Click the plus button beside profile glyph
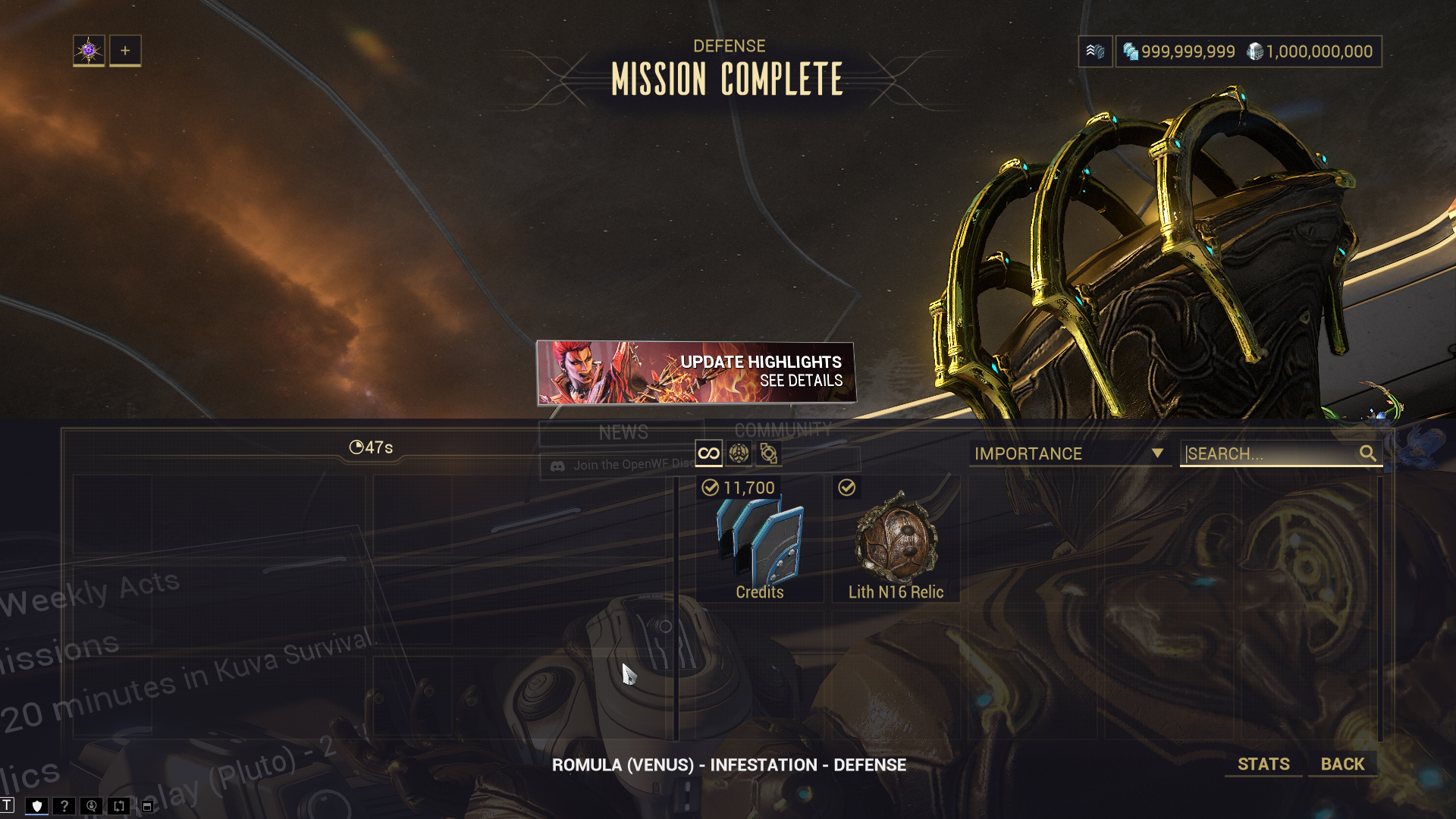The width and height of the screenshot is (1456, 819). (125, 51)
